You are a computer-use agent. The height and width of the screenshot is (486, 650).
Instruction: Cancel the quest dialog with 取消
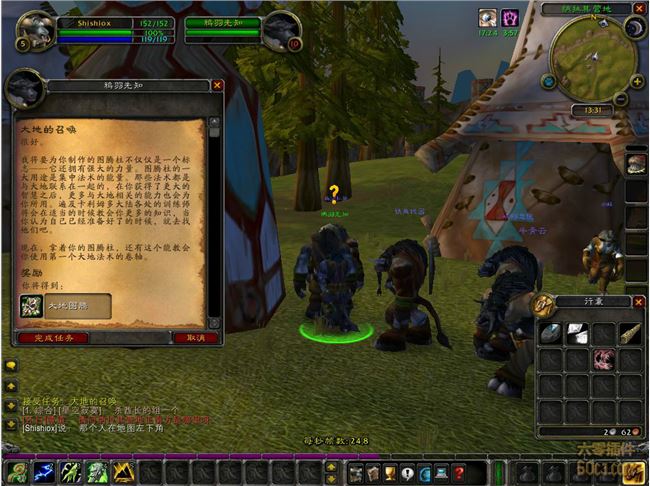tap(196, 338)
